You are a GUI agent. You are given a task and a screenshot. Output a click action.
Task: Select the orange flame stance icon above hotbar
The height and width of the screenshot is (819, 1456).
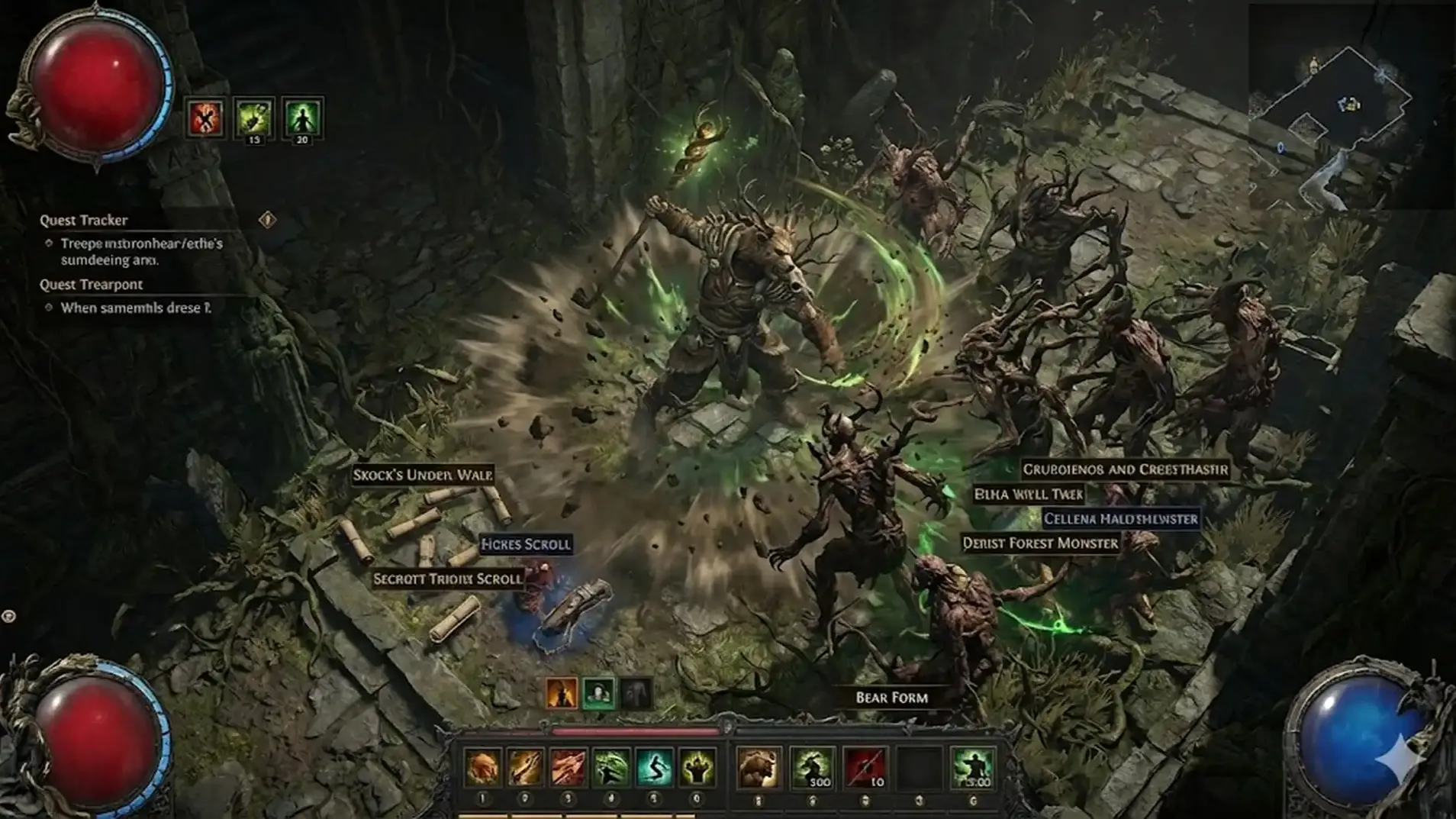(562, 694)
